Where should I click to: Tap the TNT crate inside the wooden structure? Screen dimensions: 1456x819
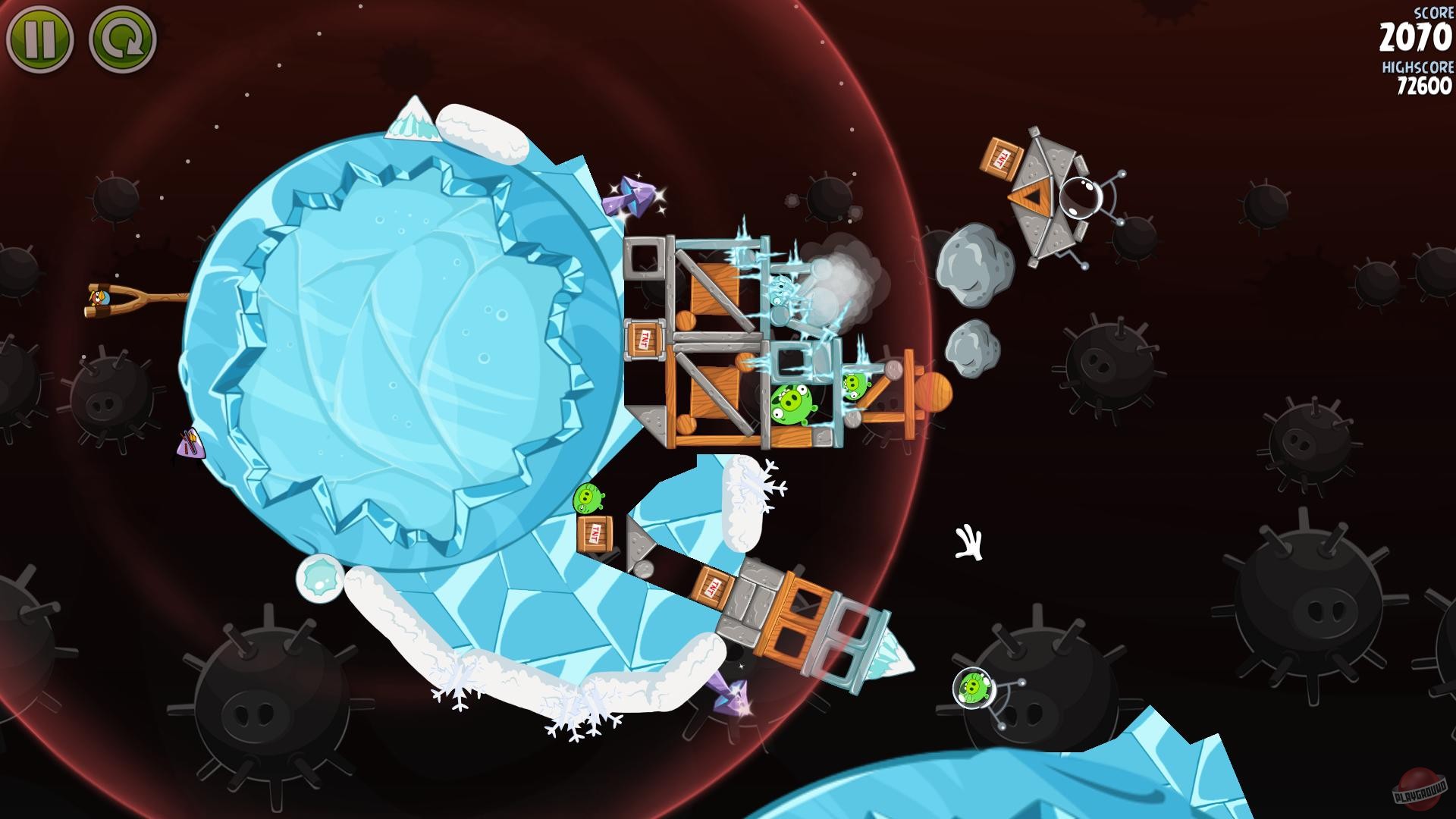(645, 338)
